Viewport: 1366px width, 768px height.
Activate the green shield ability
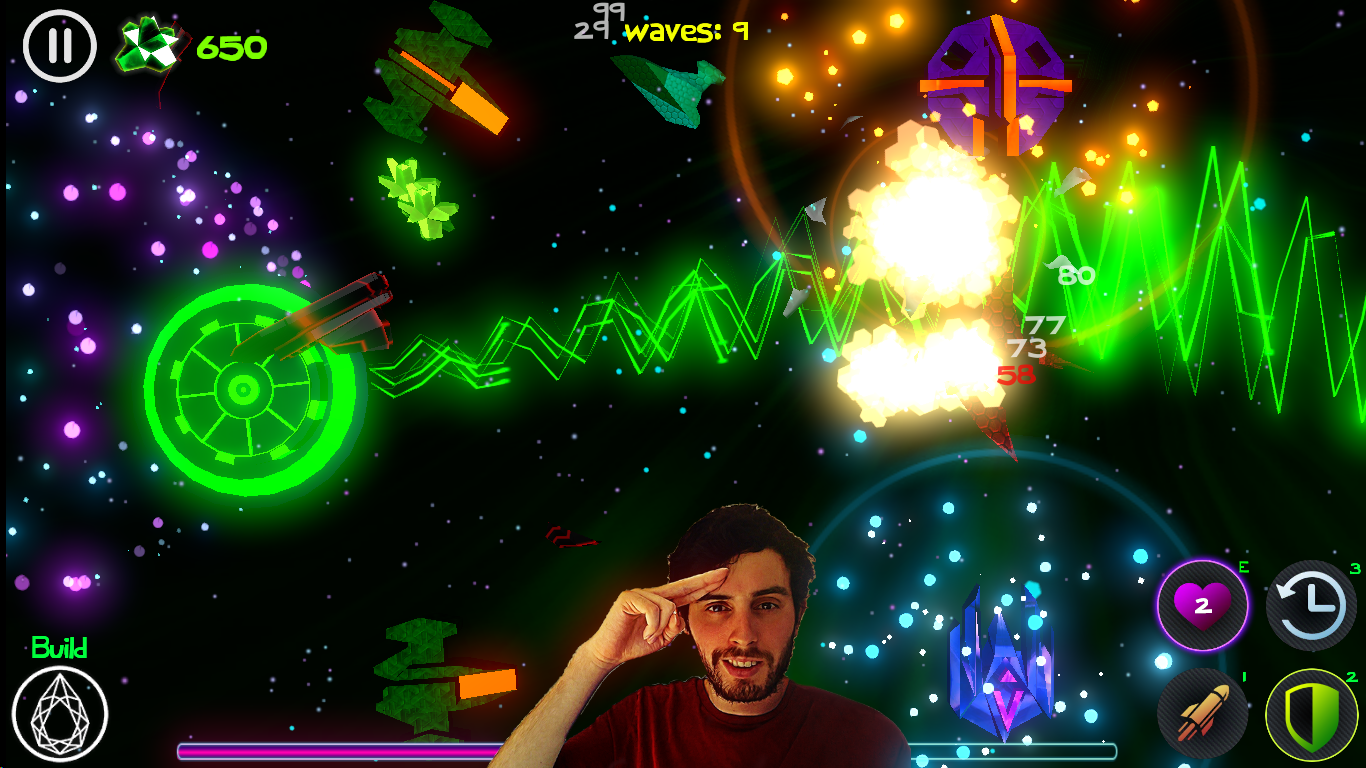1311,714
